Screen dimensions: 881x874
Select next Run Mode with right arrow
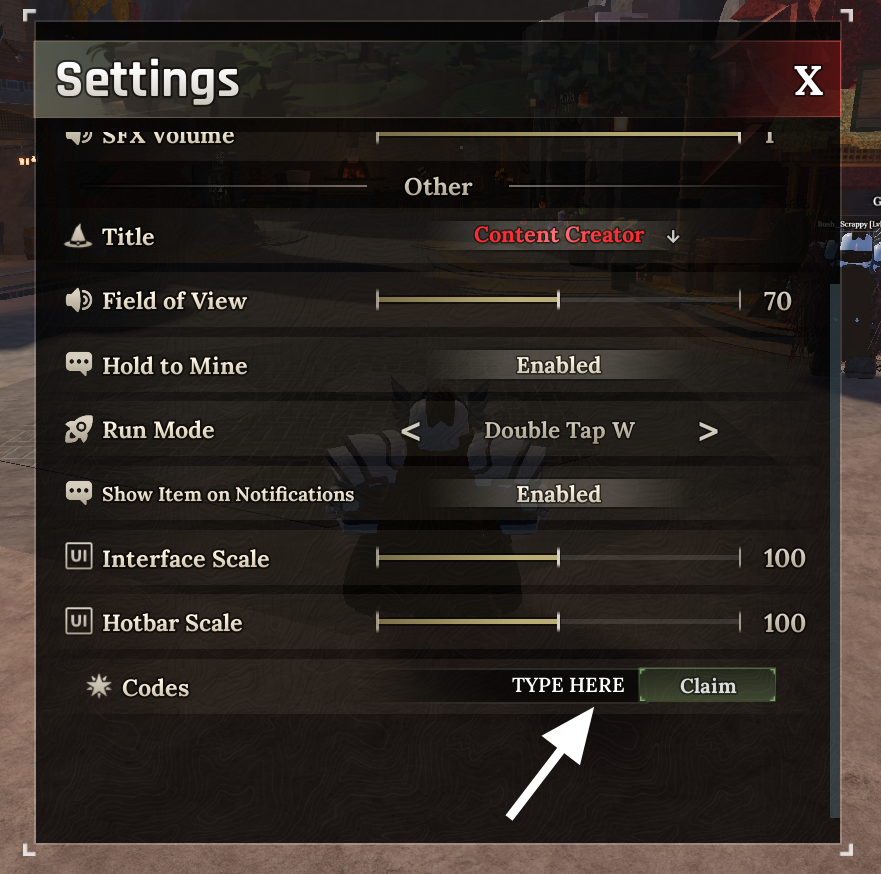pos(708,431)
